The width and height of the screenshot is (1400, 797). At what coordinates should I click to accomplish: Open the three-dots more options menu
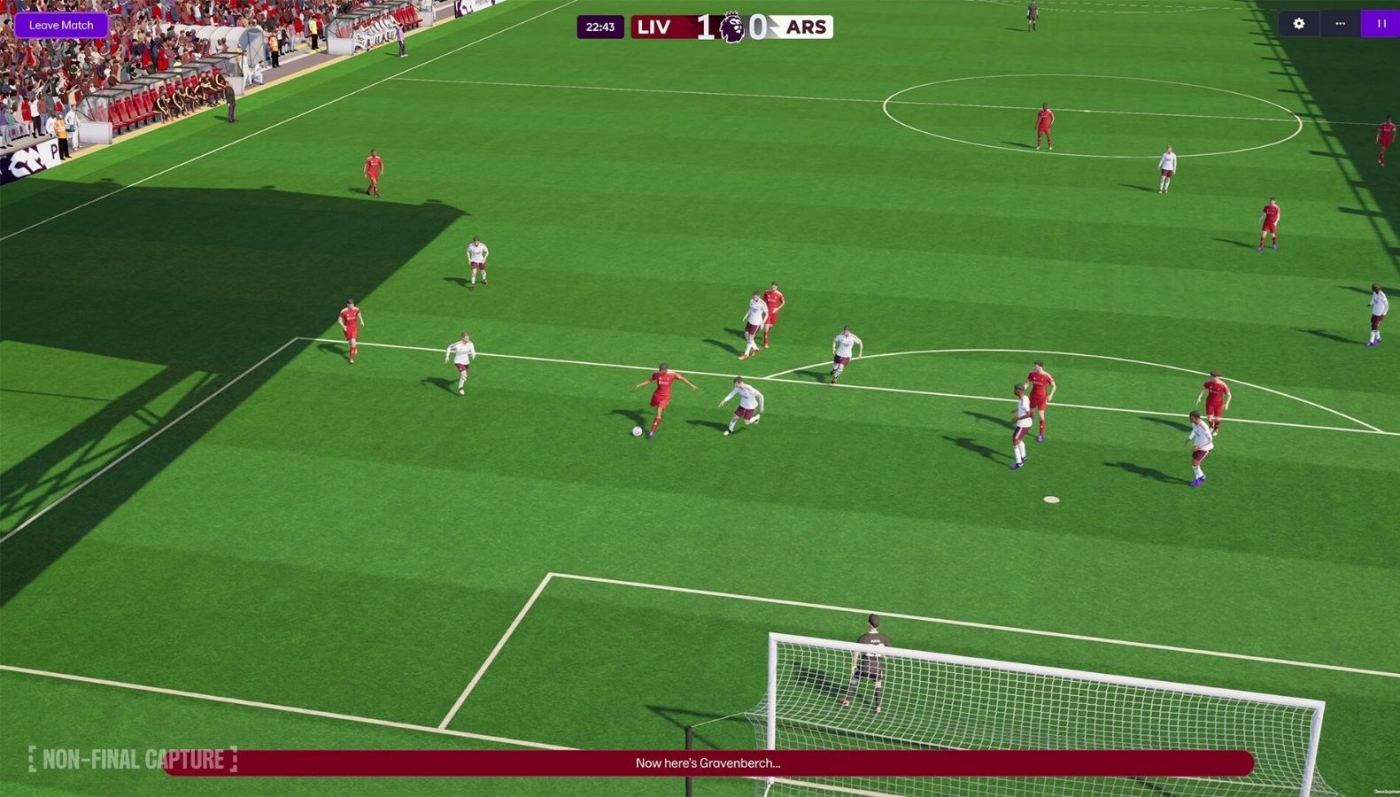click(1340, 24)
